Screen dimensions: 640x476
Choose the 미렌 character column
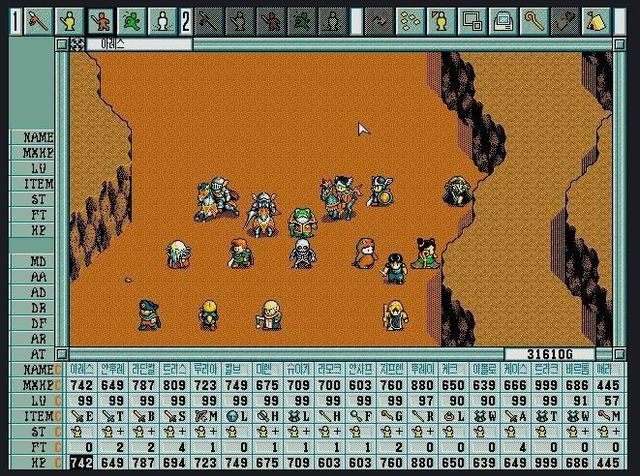[x=267, y=368]
